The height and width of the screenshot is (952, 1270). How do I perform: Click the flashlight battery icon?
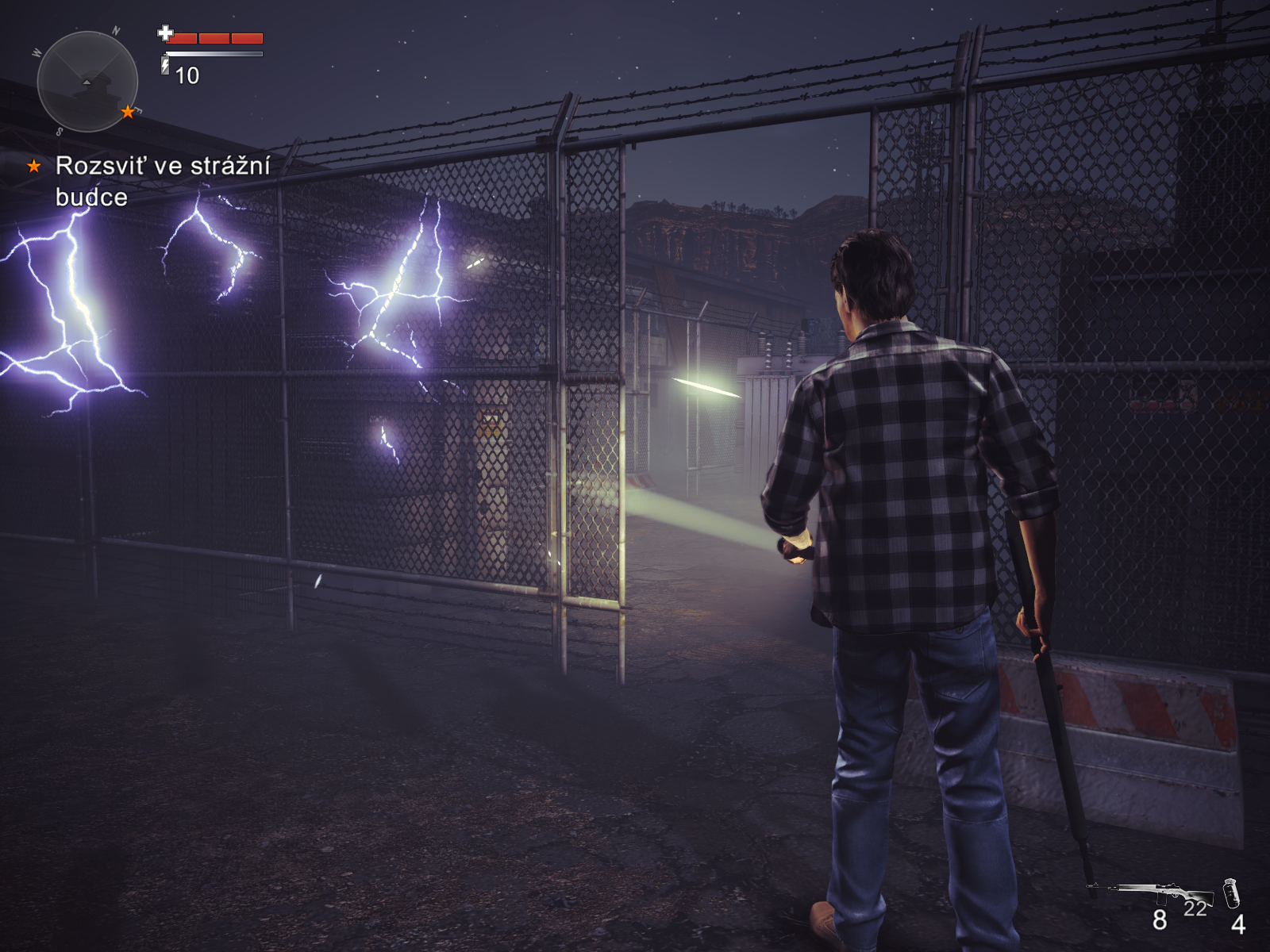(x=165, y=64)
